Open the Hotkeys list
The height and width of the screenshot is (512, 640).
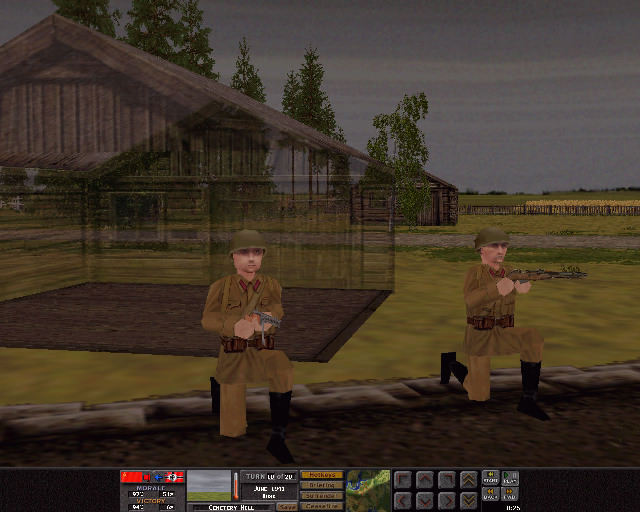(321, 475)
